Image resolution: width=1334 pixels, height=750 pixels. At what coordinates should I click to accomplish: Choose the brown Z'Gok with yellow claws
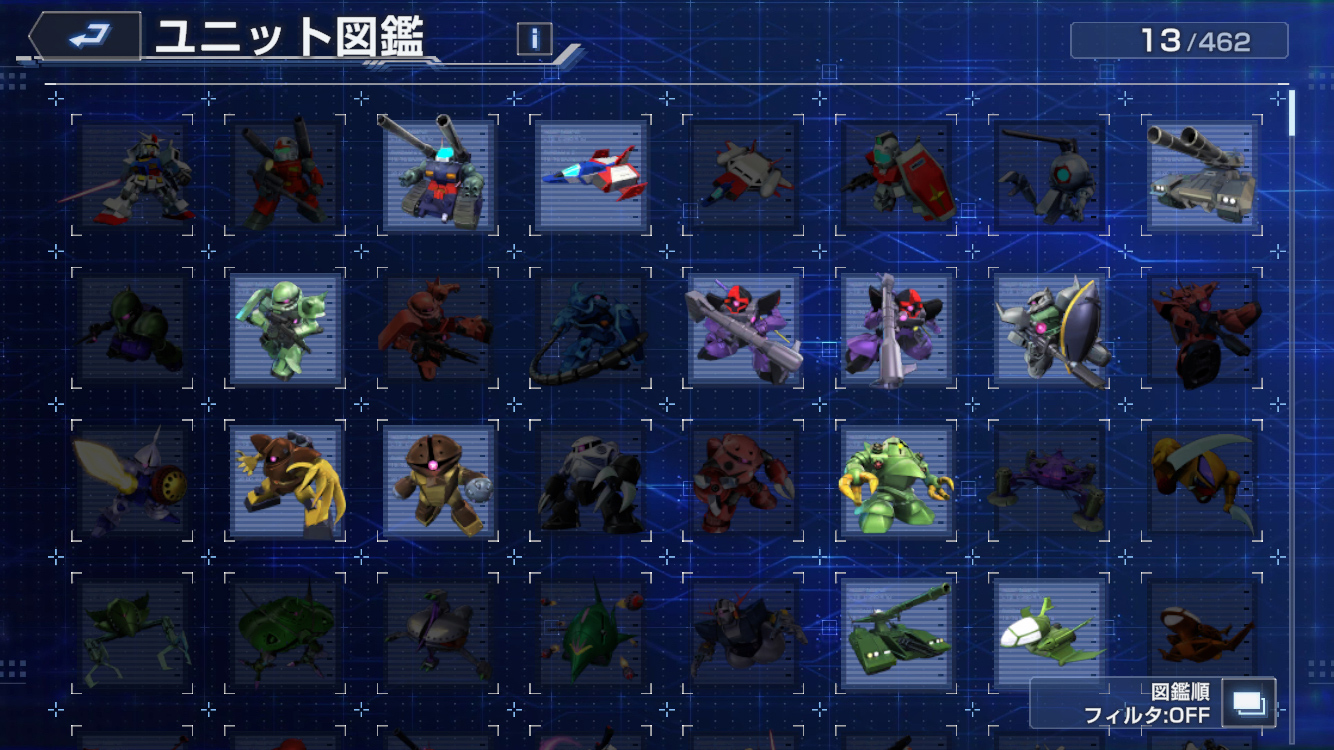286,482
